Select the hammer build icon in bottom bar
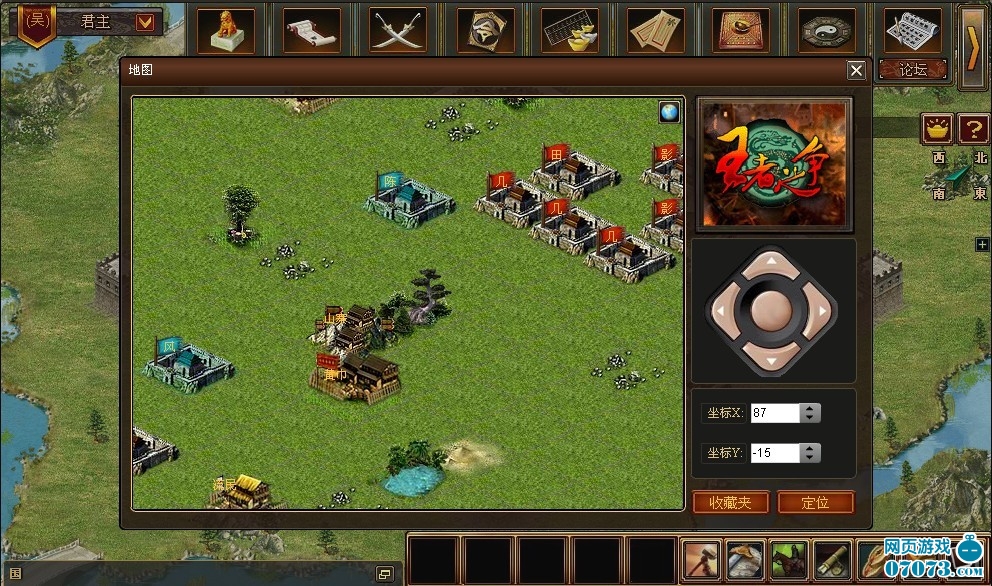Image resolution: width=992 pixels, height=586 pixels. pos(704,559)
